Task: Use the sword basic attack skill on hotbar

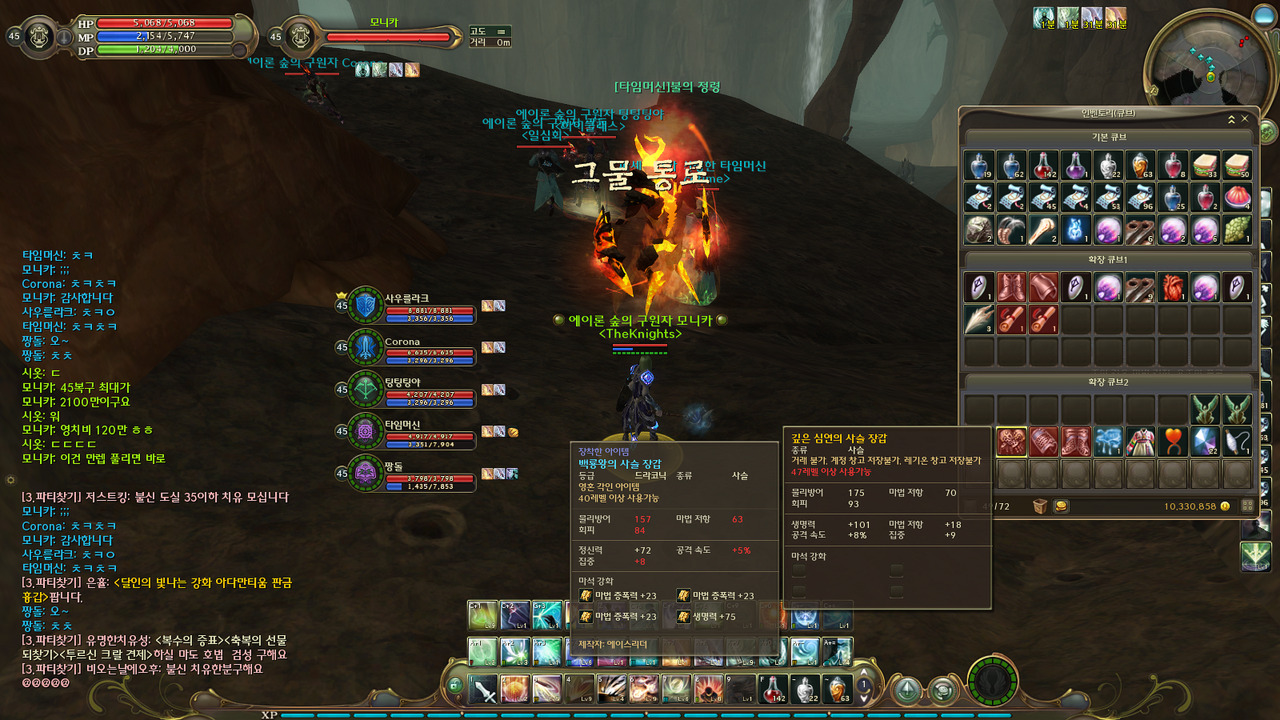Action: click(x=484, y=689)
